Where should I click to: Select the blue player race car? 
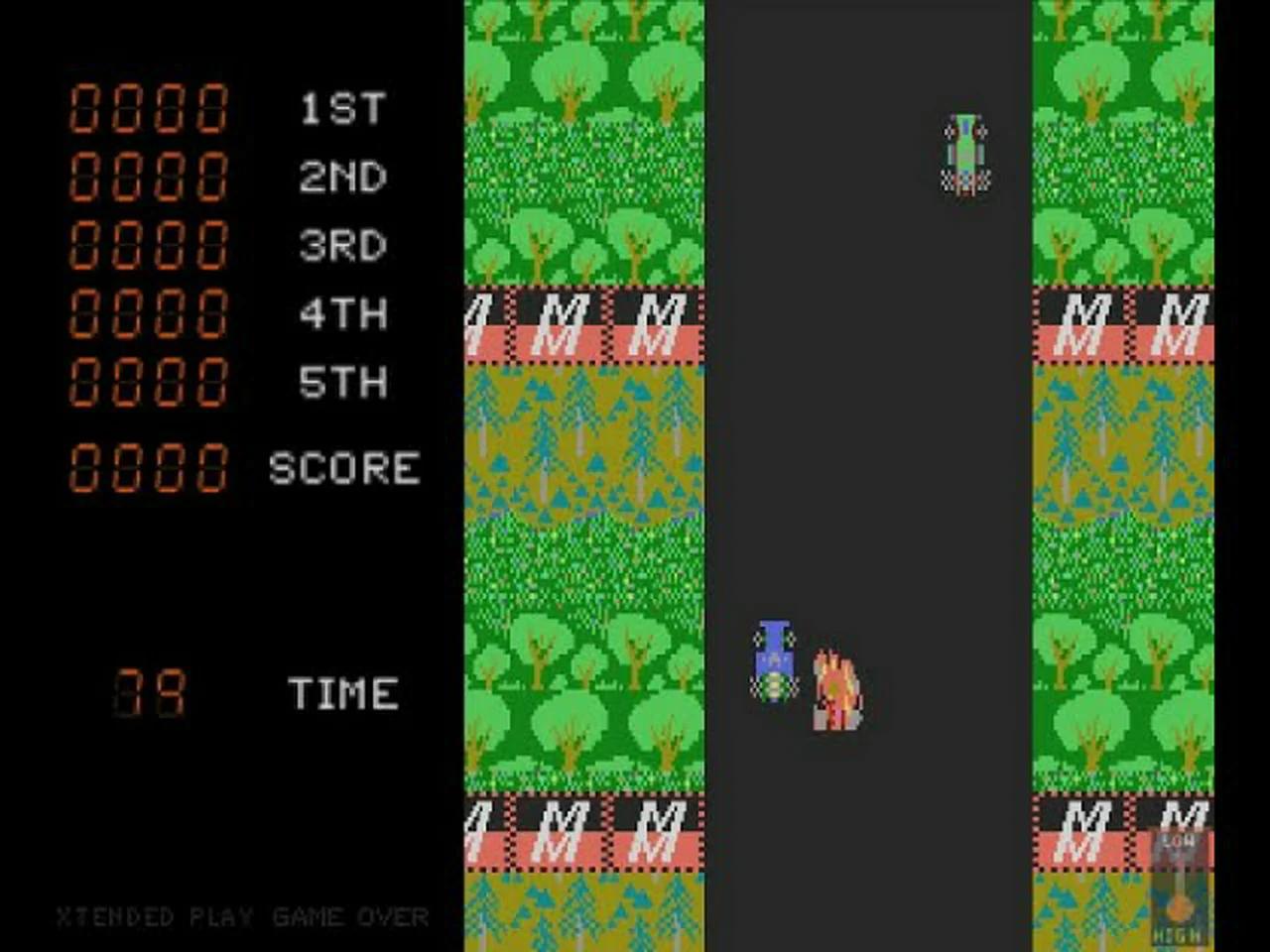(x=774, y=659)
